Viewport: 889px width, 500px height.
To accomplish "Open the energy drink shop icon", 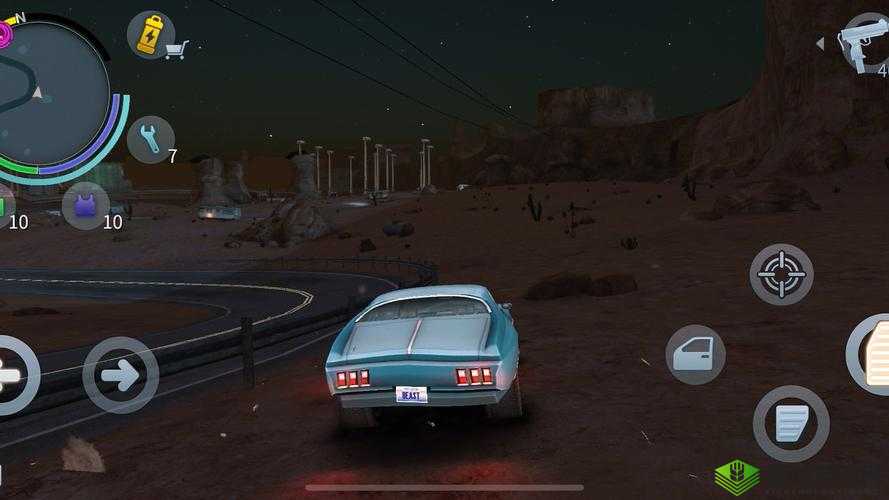I will (x=152, y=35).
